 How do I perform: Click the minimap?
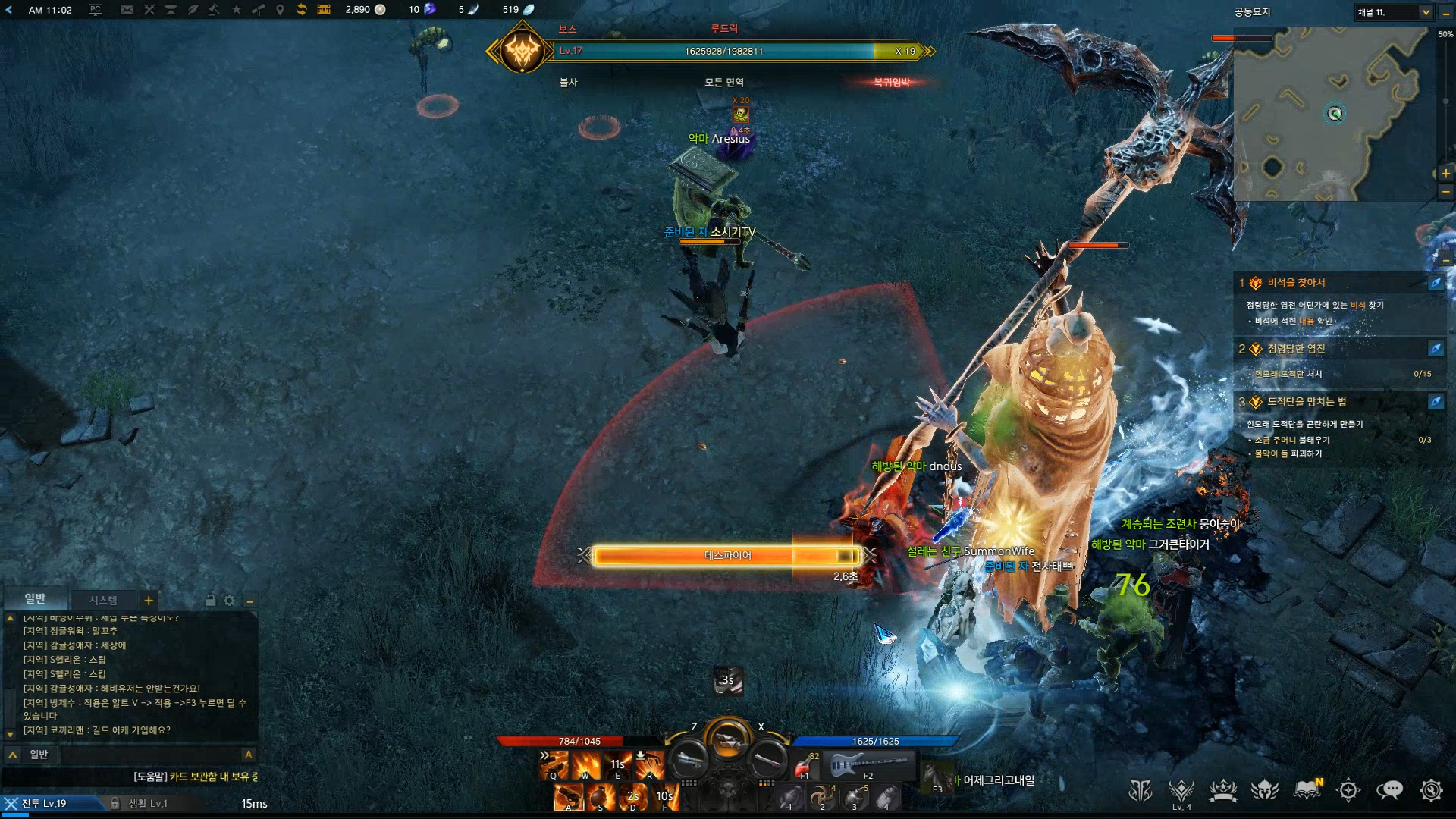[1333, 114]
